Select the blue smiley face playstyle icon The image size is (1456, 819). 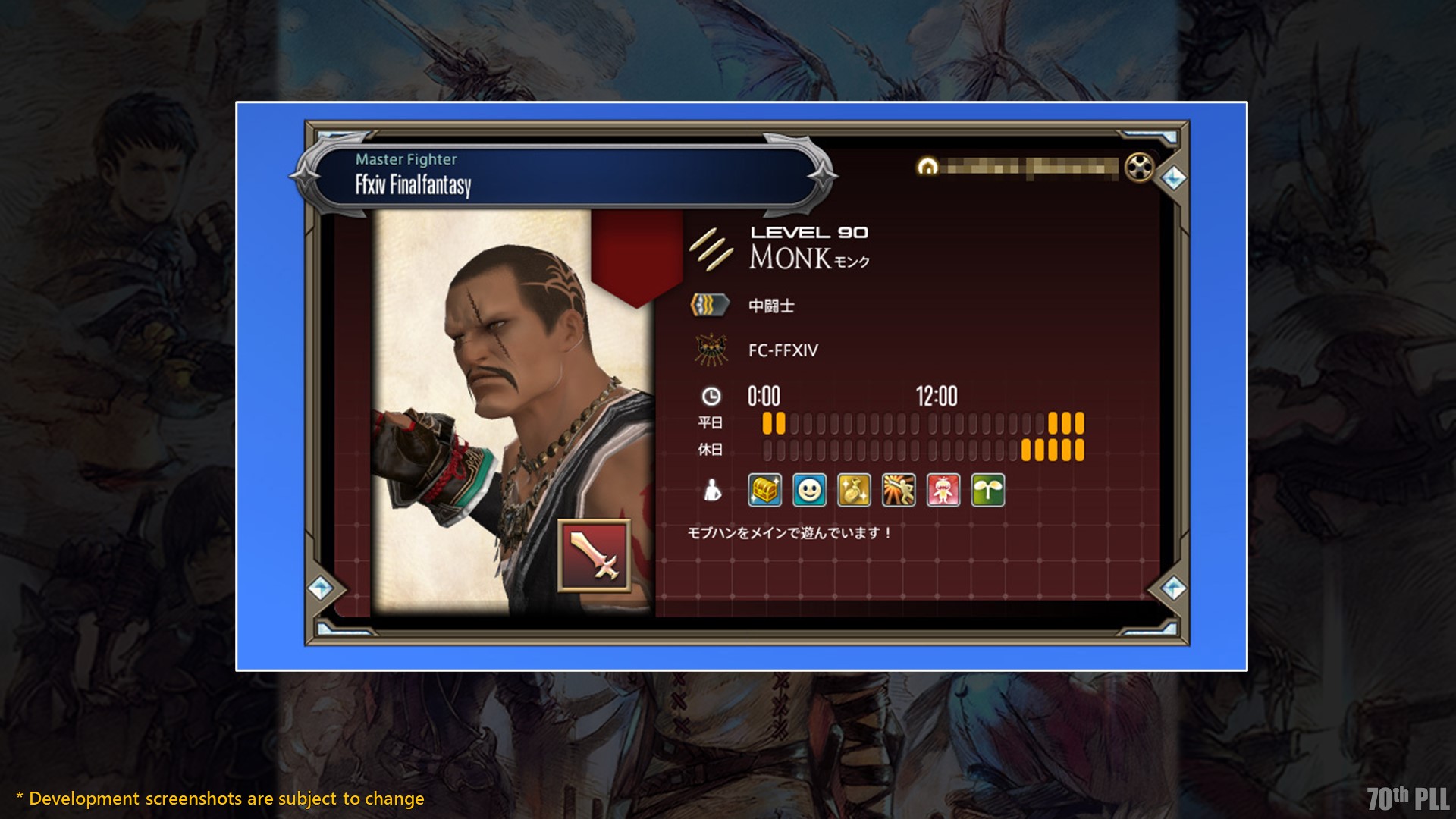(x=809, y=491)
